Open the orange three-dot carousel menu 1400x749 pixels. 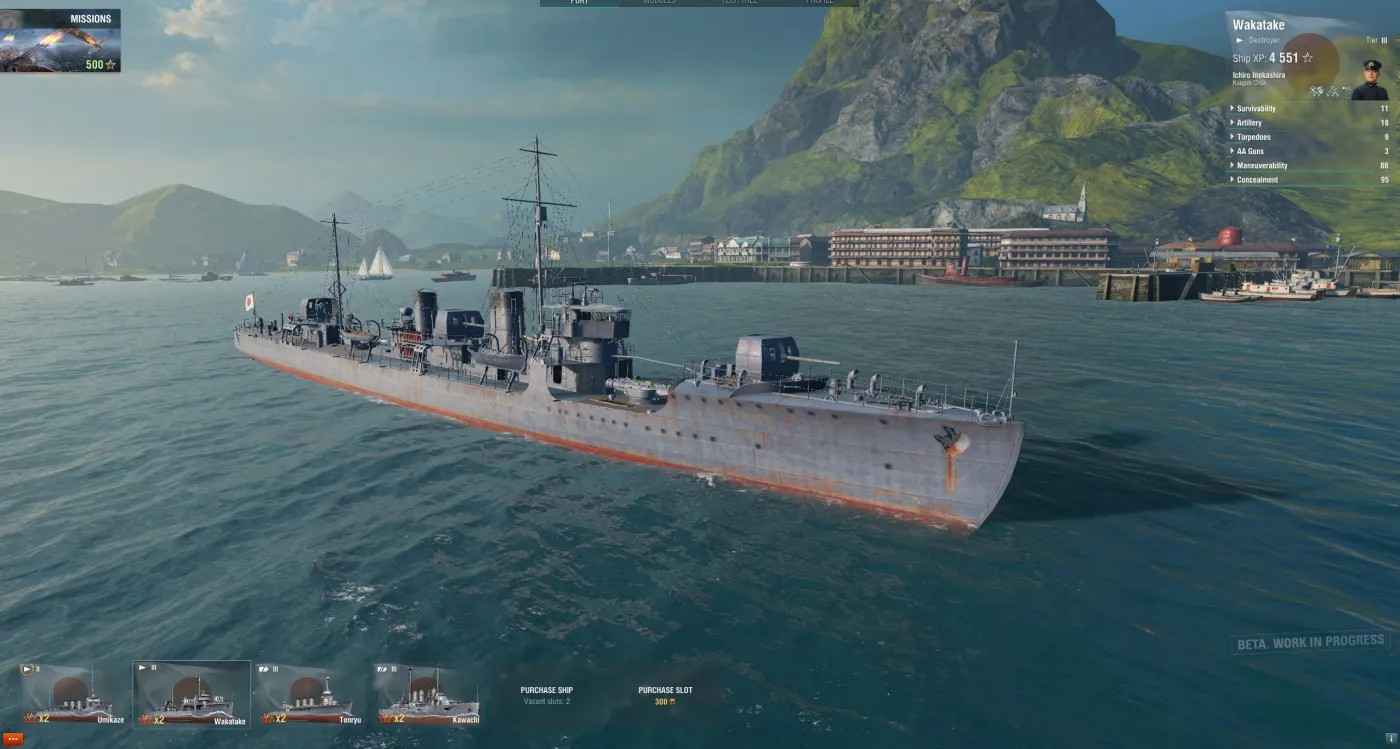tap(13, 739)
